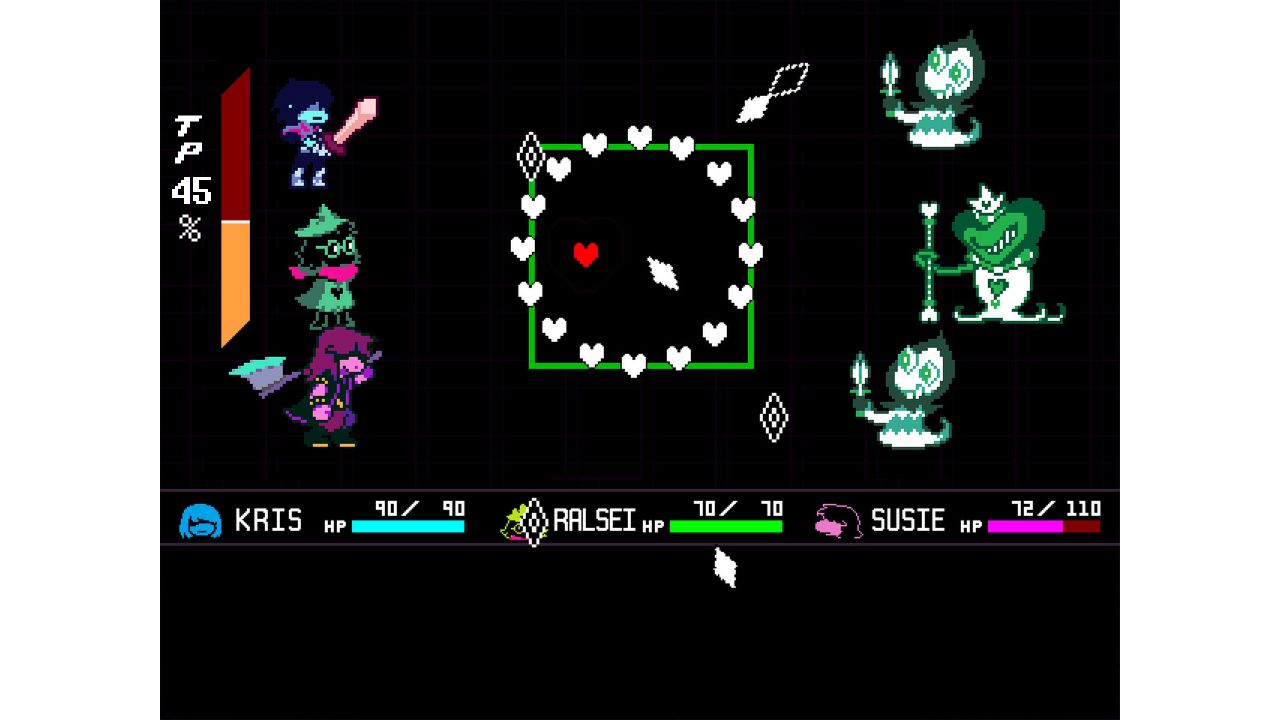Click the red SOUL heart
1280x720 pixels.
(x=583, y=252)
